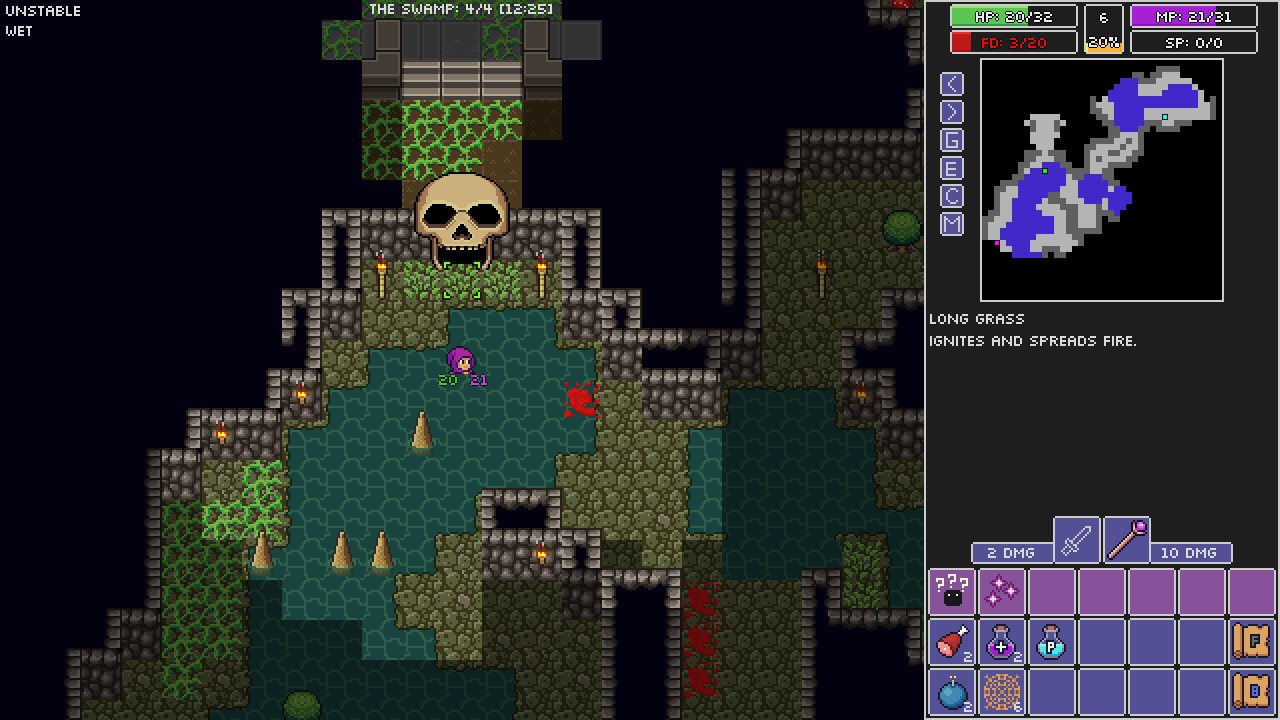Toggle the G sidebar panel button
The image size is (1280, 720).
(x=950, y=141)
